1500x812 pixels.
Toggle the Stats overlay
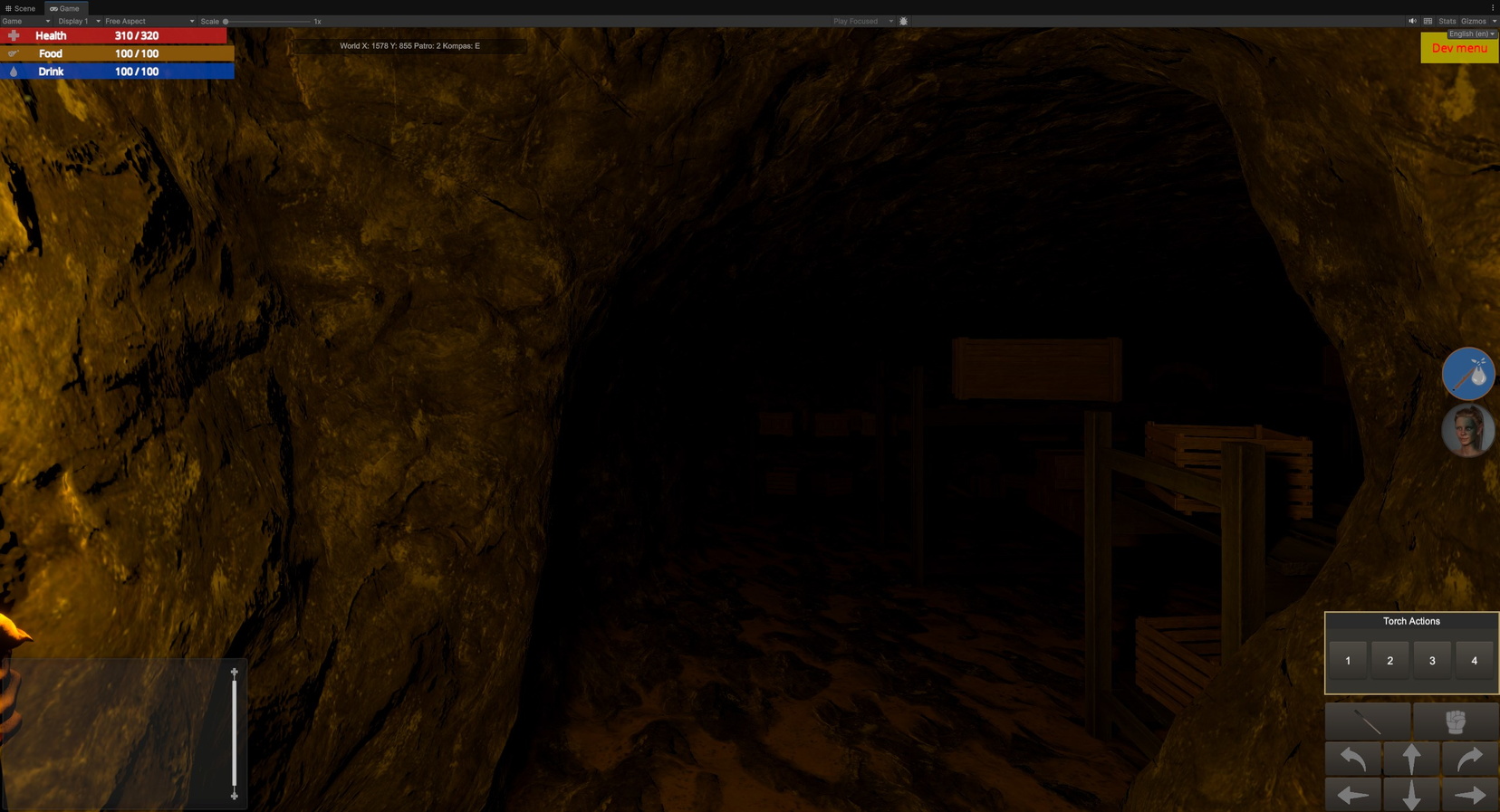pos(1447,20)
